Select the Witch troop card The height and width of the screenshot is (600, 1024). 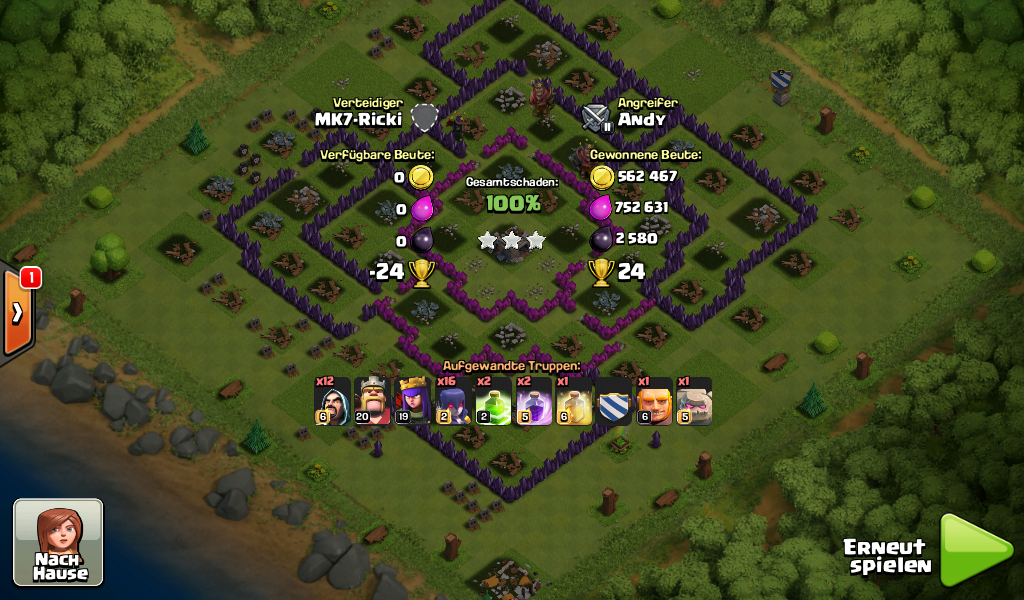tap(455, 402)
